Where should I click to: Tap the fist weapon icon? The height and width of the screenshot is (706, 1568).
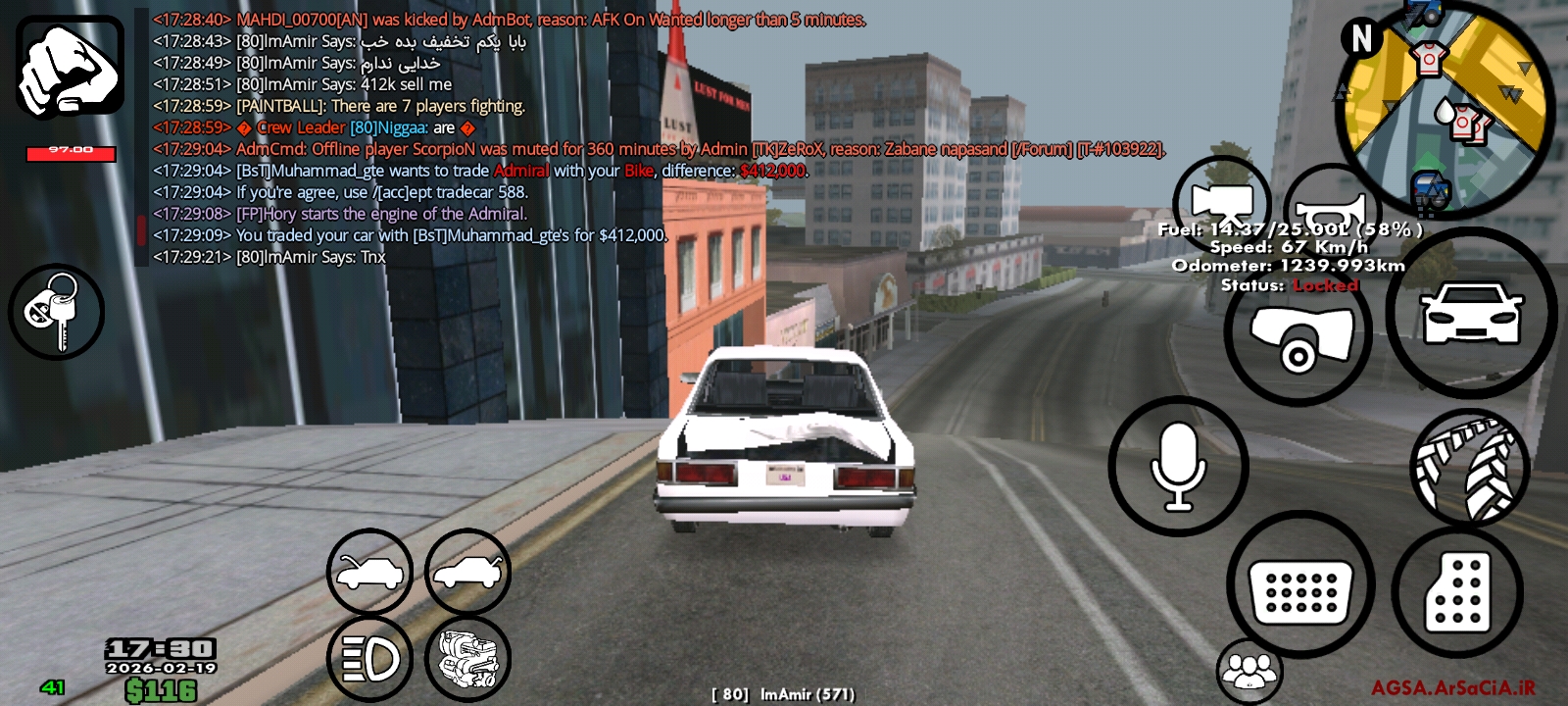click(70, 67)
